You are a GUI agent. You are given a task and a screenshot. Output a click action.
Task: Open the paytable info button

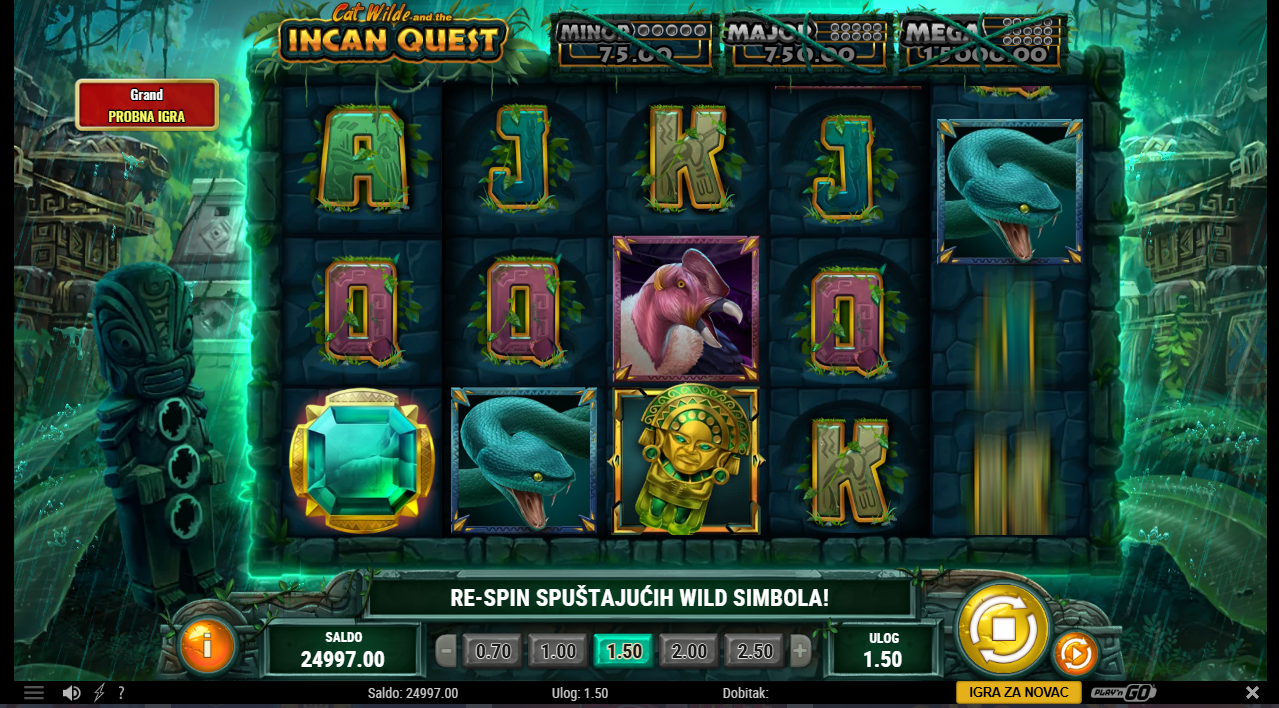tap(207, 646)
